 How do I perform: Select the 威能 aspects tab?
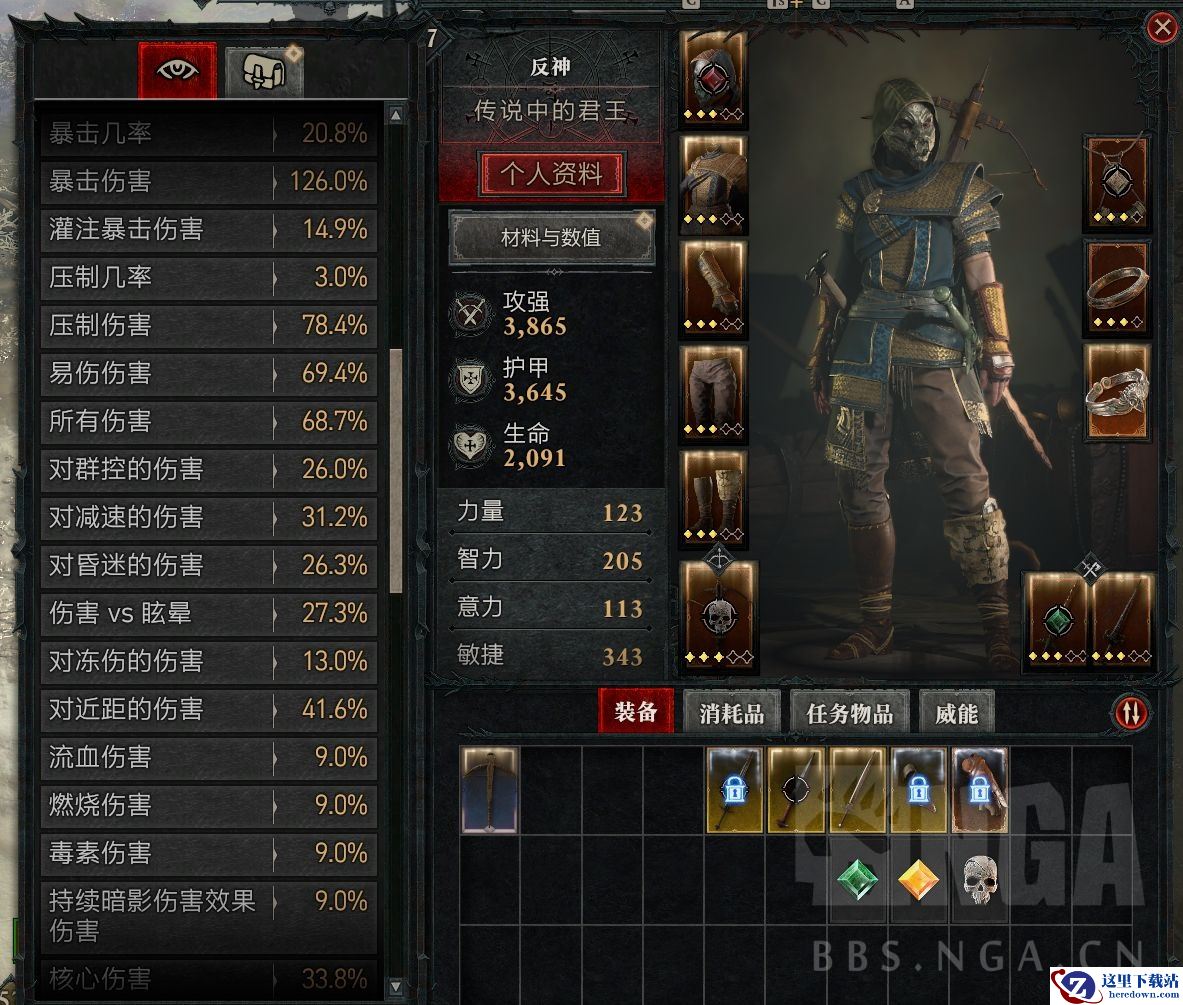click(956, 713)
